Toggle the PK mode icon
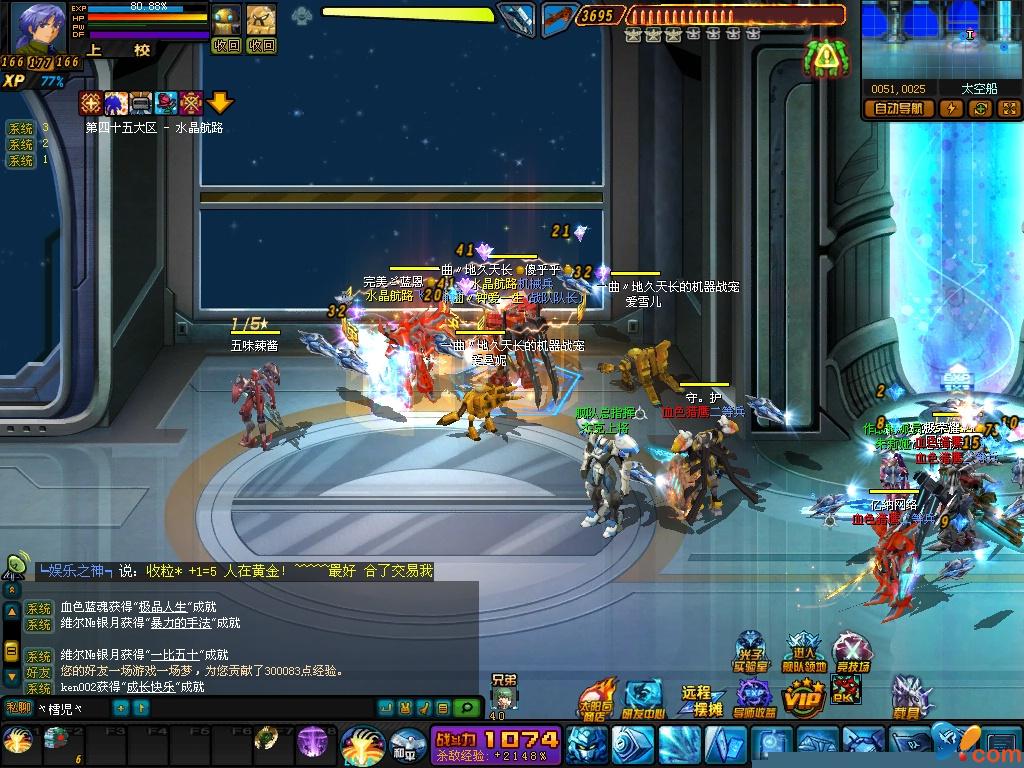The width and height of the screenshot is (1024, 768). [847, 690]
